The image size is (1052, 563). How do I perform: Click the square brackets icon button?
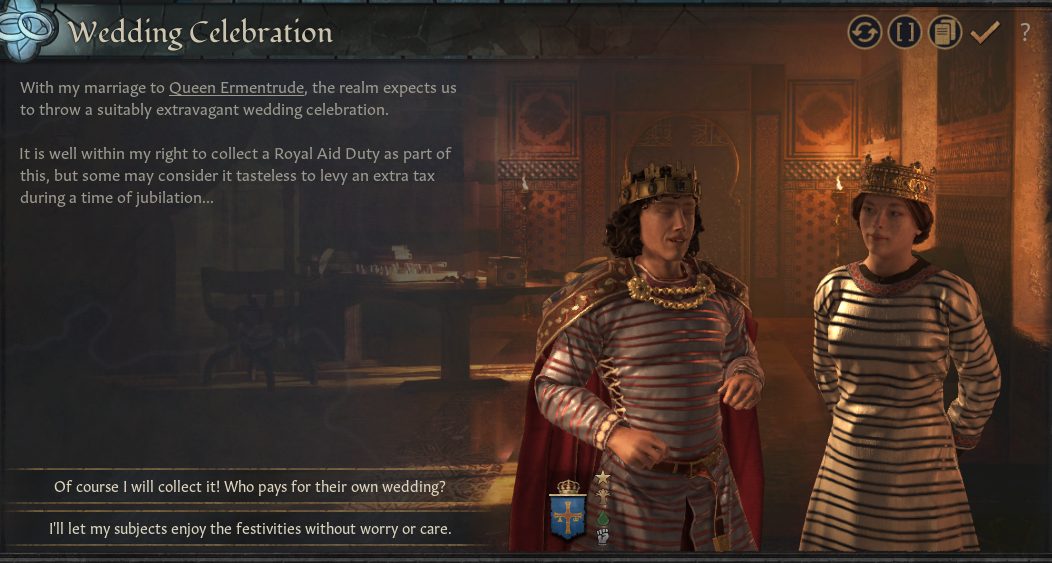pos(905,32)
